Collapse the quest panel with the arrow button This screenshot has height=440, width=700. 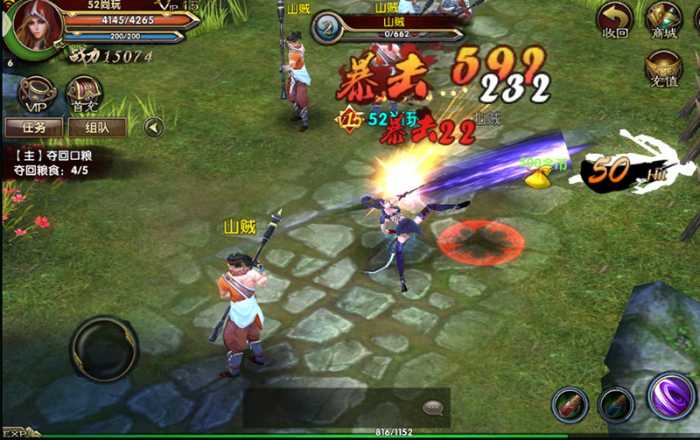154,127
